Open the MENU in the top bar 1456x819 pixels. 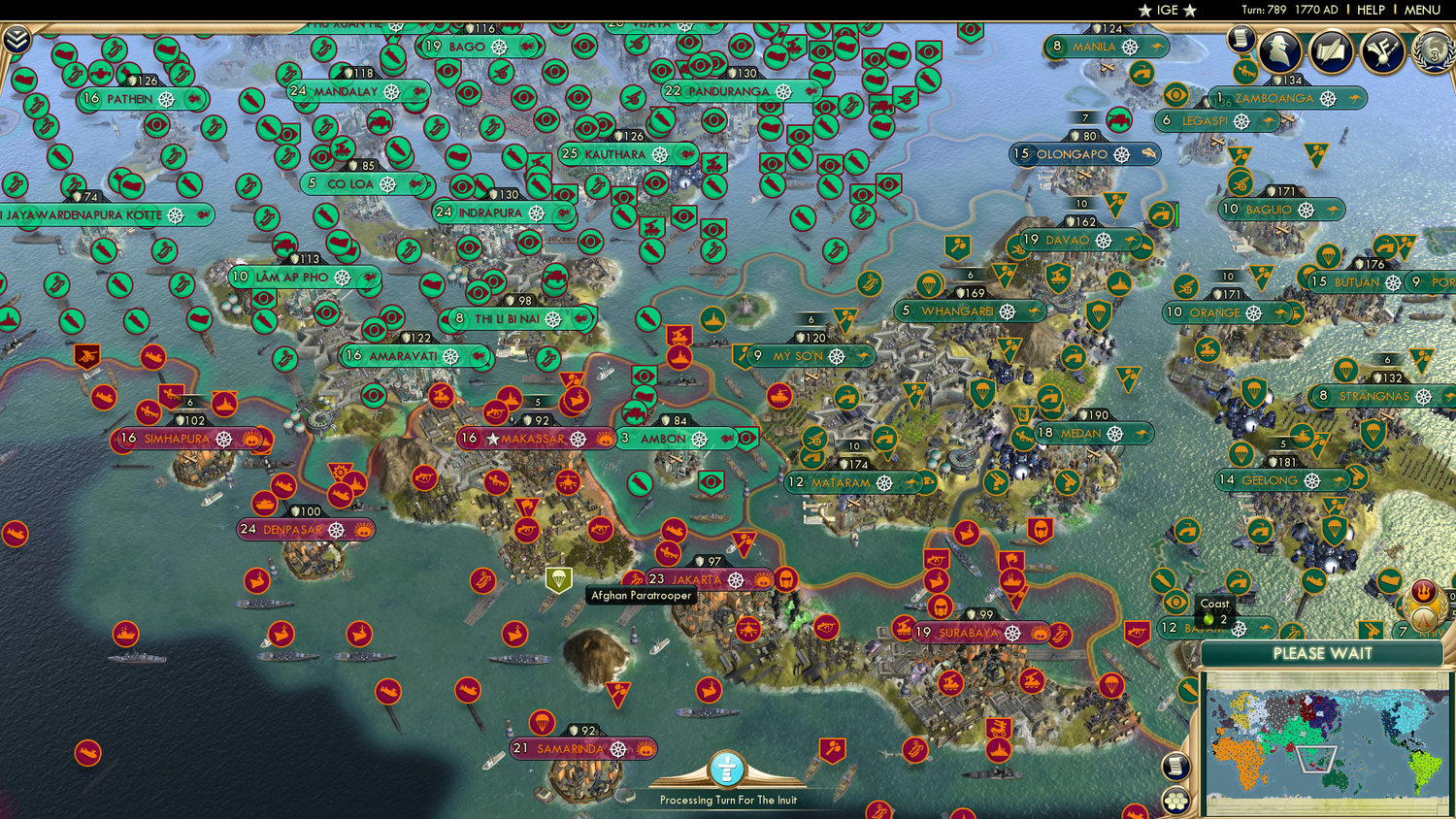1421,10
